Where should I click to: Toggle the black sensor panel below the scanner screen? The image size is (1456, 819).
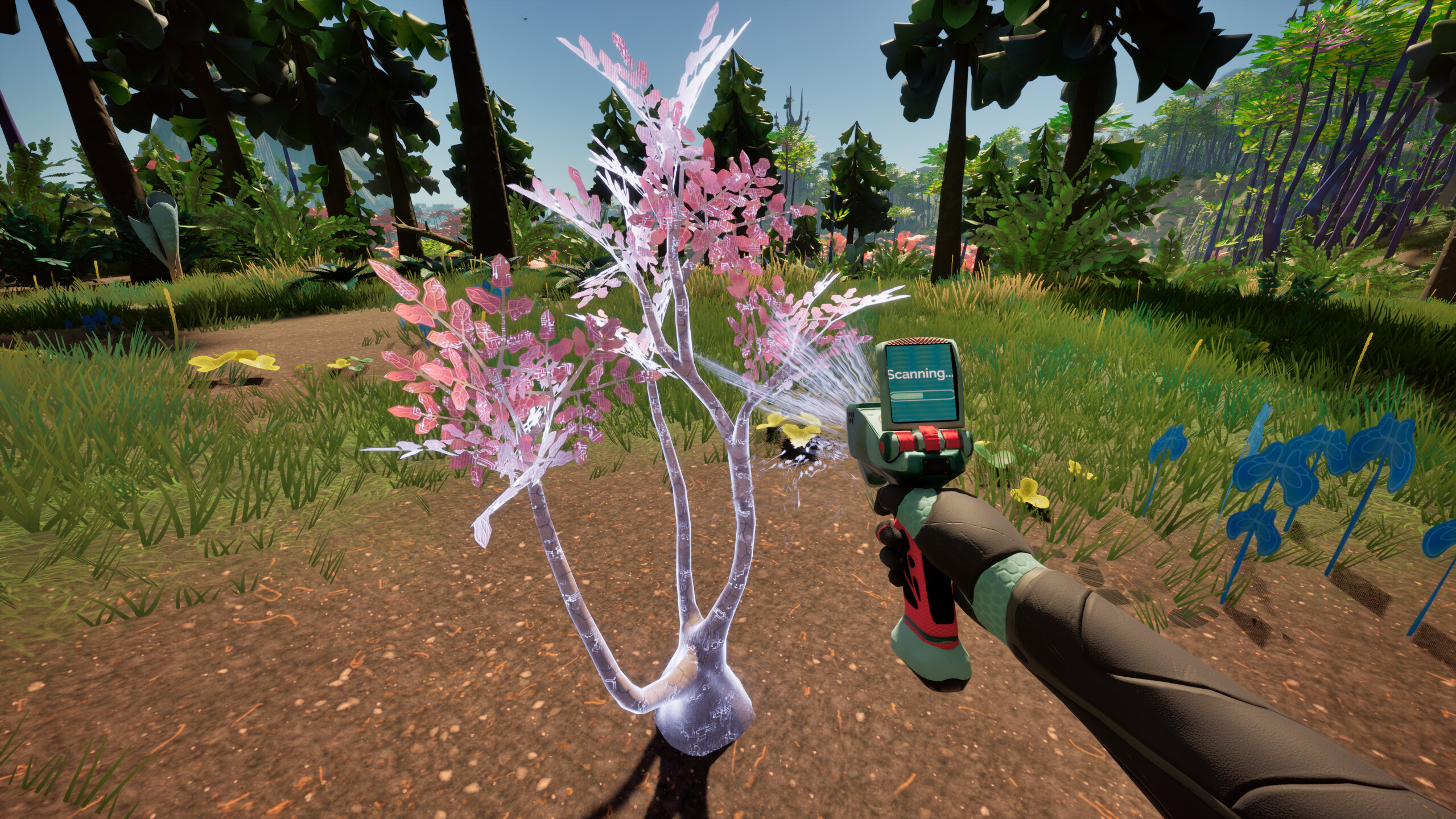point(935,466)
